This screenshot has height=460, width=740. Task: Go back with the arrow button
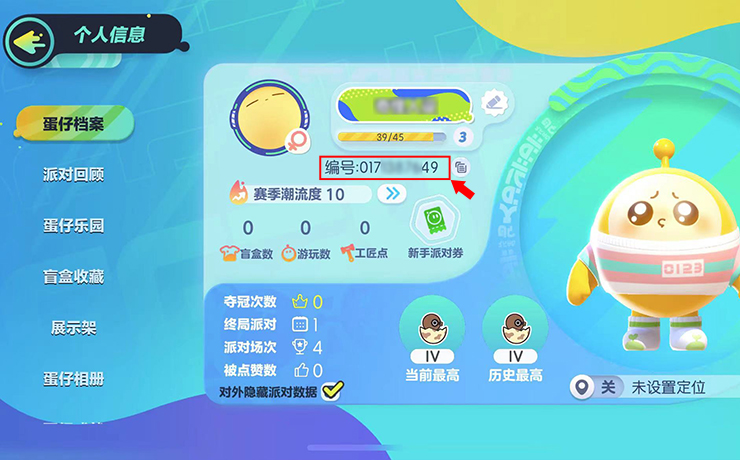(x=29, y=38)
